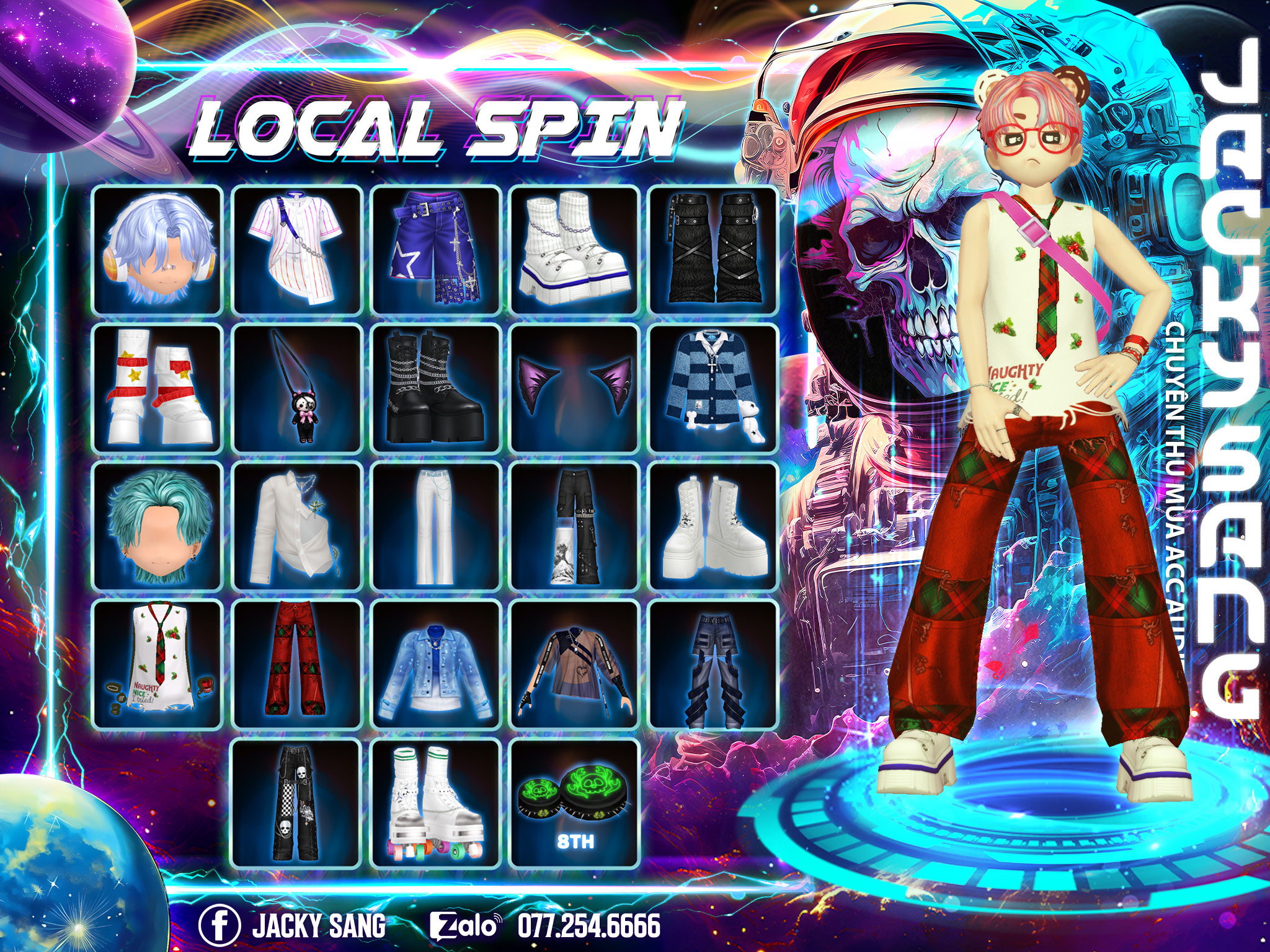This screenshot has height=952, width=1270.
Task: Pick the light blue denim jacket
Action: point(435,665)
